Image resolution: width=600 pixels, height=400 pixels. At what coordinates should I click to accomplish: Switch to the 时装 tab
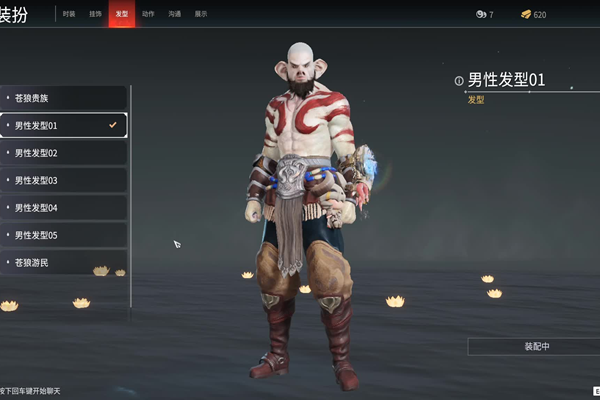tap(69, 14)
